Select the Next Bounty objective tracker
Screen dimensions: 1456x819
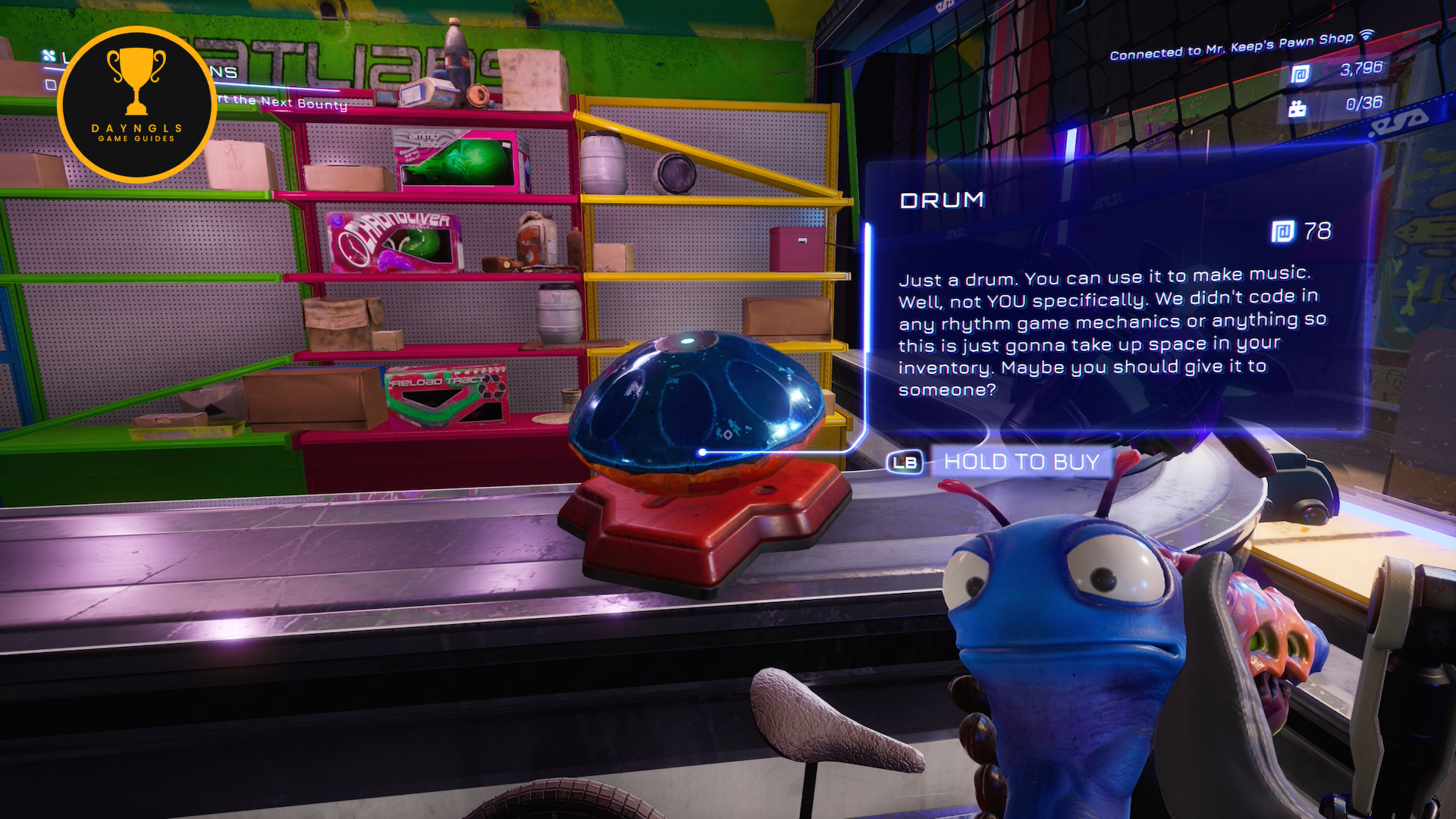282,102
